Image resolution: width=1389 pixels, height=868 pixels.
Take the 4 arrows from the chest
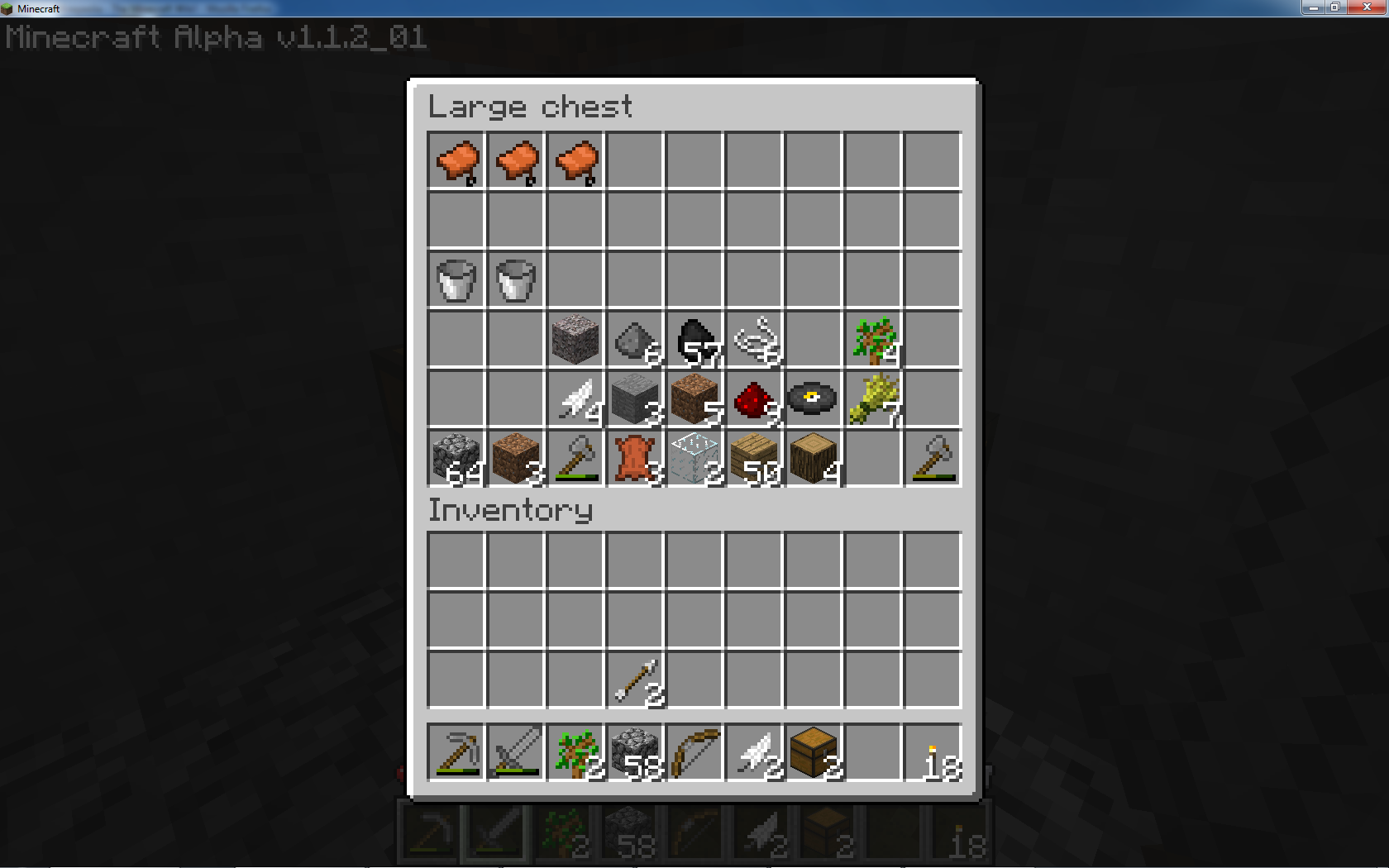pos(575,399)
